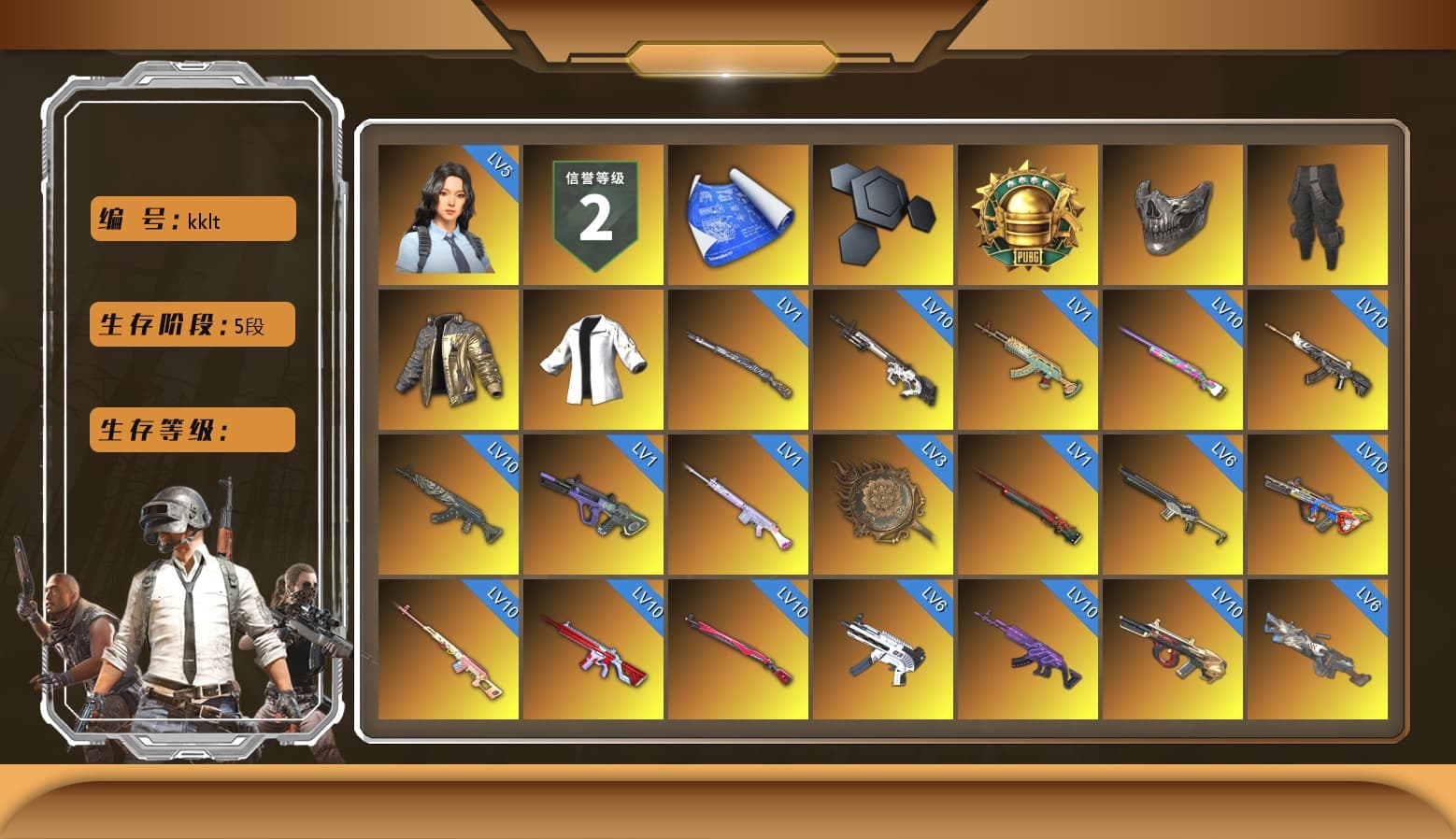Select the white LV6 submachine gun skin
The width and height of the screenshot is (1456, 839).
click(x=883, y=649)
